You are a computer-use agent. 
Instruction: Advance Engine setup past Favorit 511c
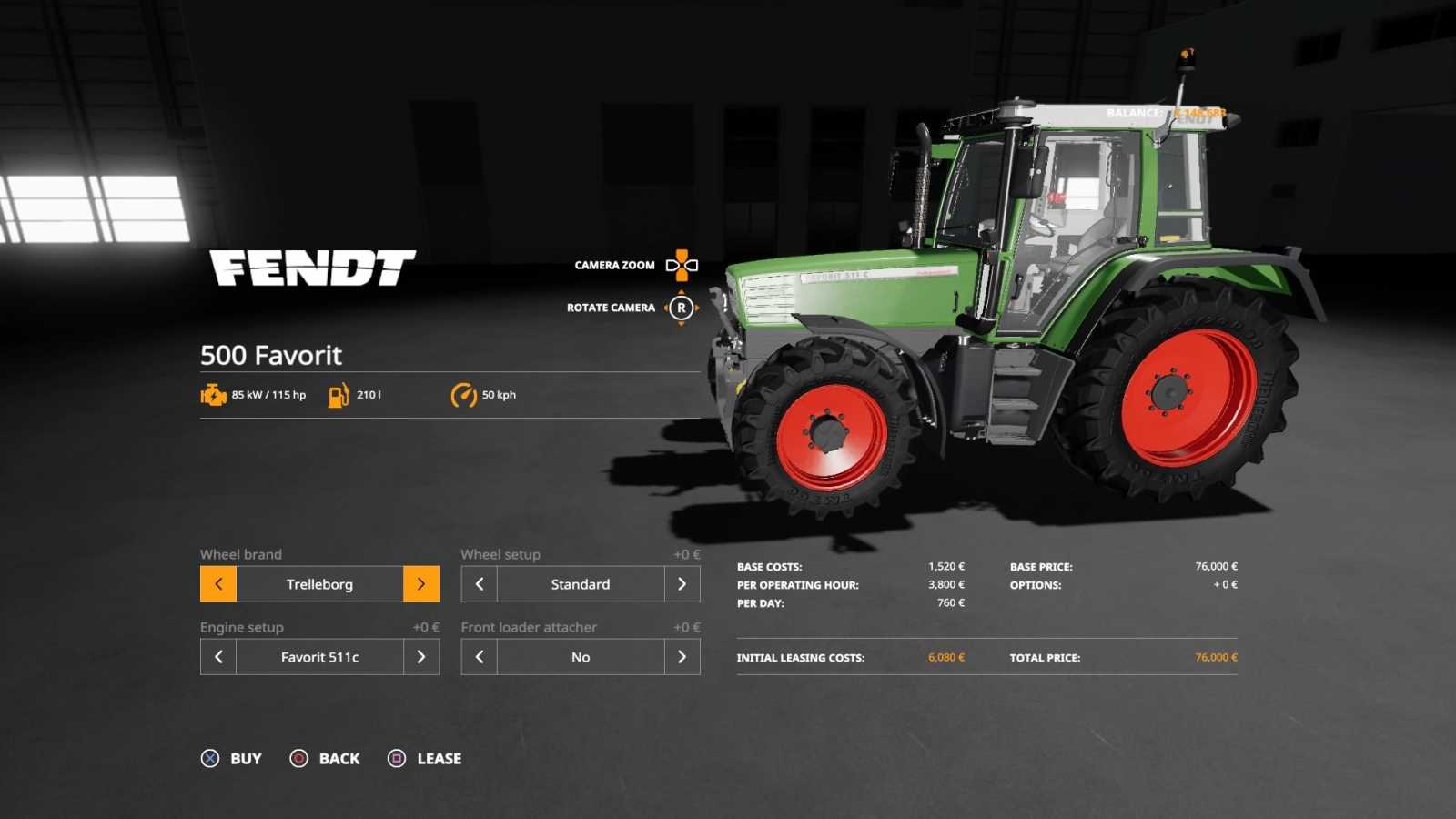point(420,656)
